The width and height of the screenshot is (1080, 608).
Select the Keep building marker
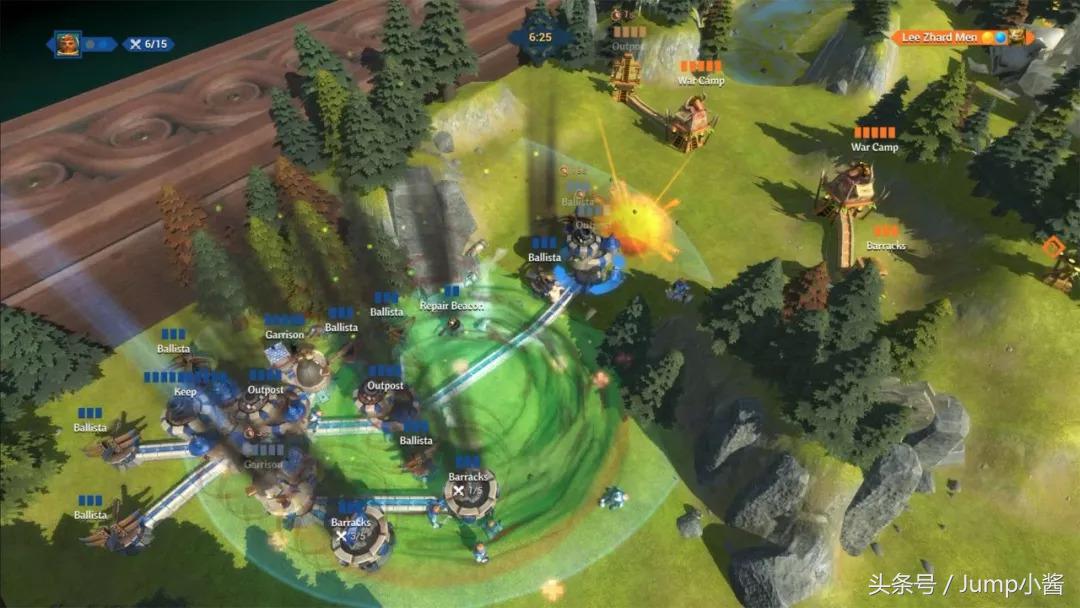tap(185, 391)
